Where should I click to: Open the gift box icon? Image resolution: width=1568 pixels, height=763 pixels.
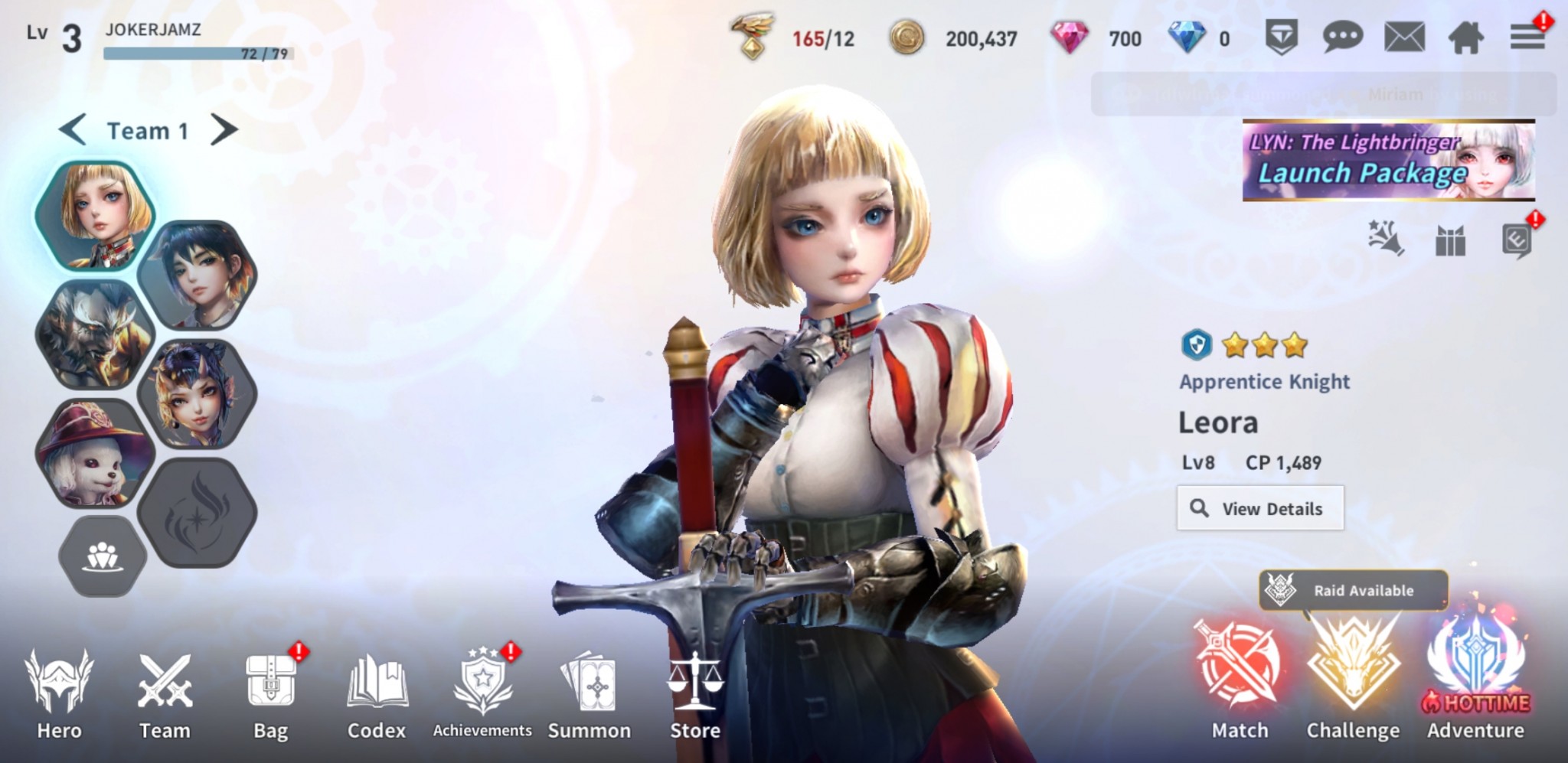pyautogui.click(x=1450, y=241)
